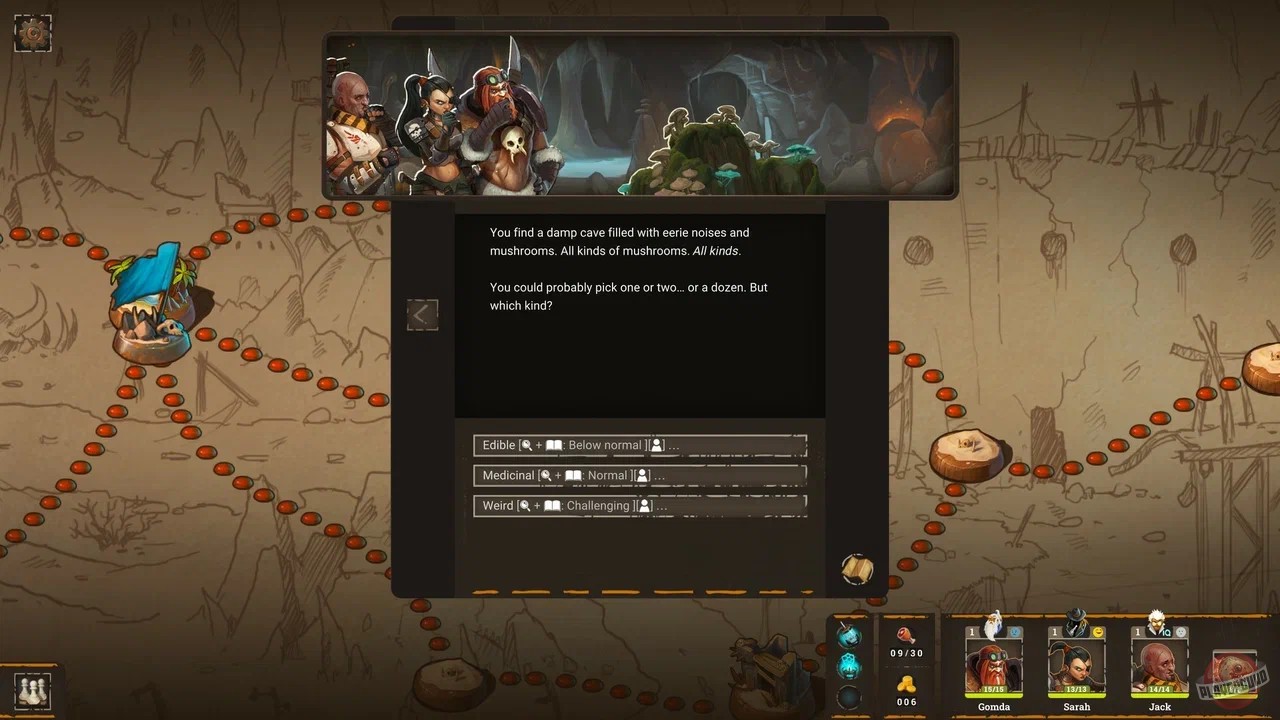Expand the Medicinal mushroom dialogue option
The image size is (1280, 720).
click(x=640, y=475)
